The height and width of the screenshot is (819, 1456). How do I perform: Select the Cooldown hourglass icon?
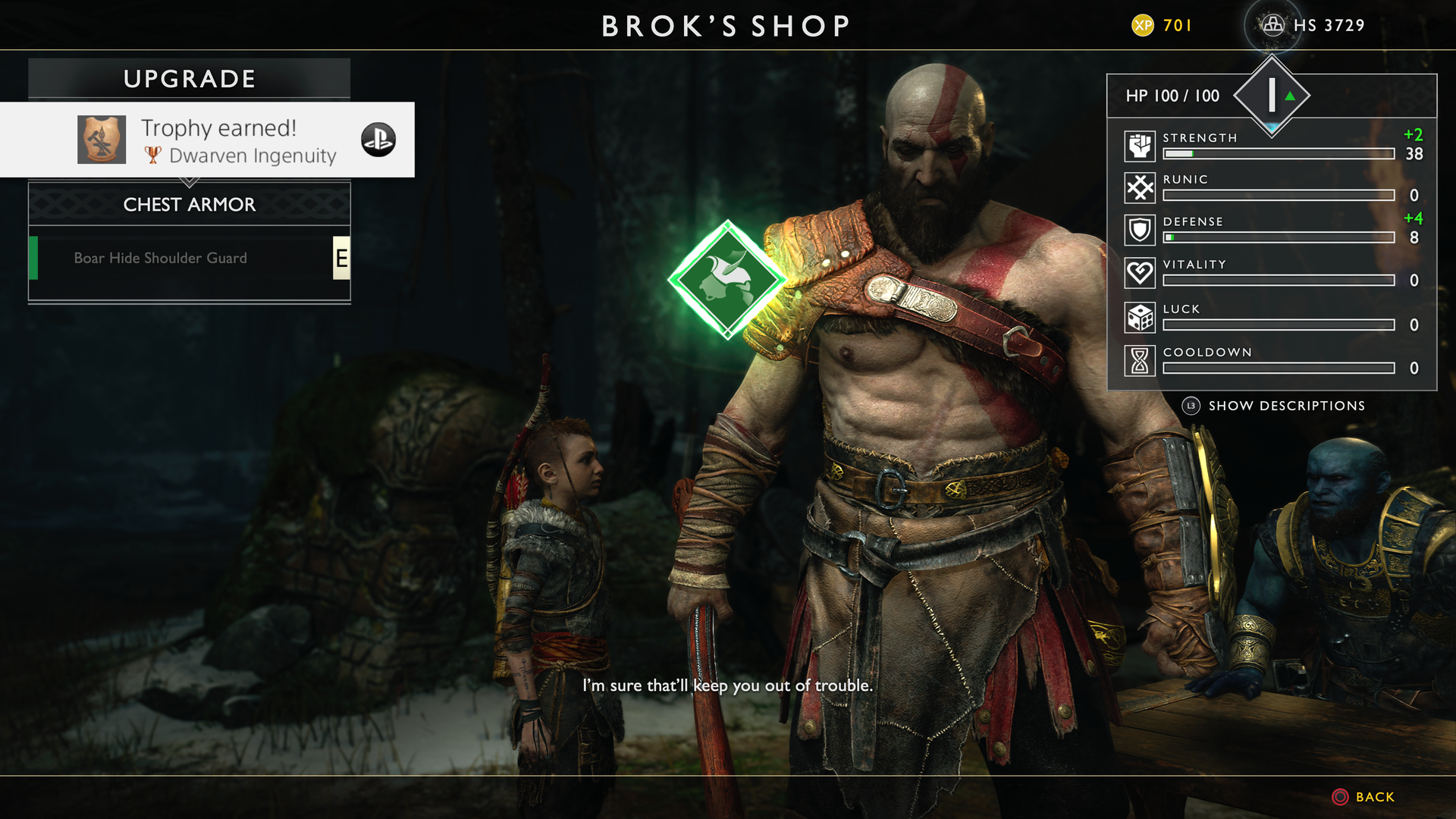point(1140,360)
